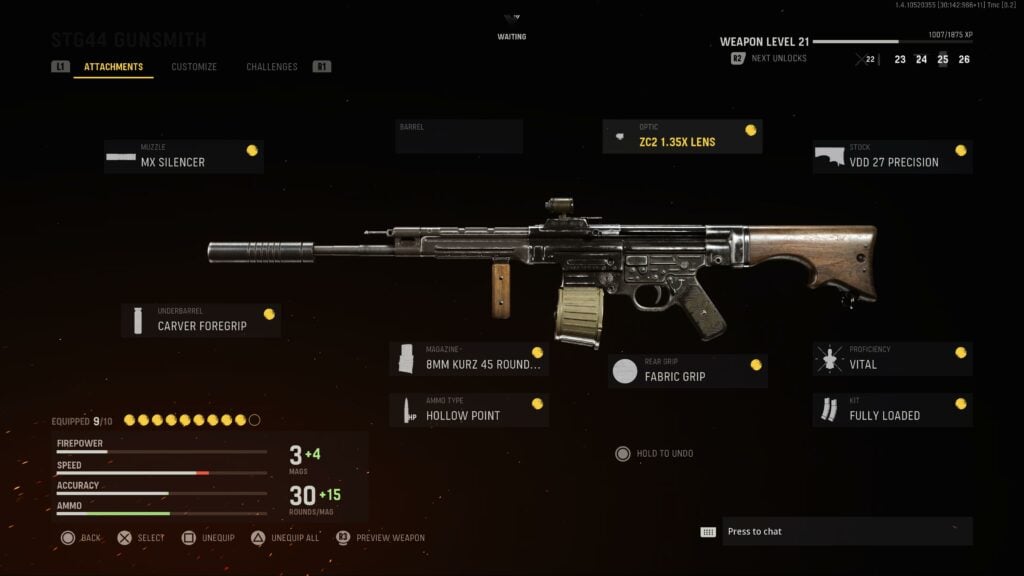Open the Carver Foregrip underbarrel slot
The height and width of the screenshot is (576, 1024).
pyautogui.click(x=201, y=321)
